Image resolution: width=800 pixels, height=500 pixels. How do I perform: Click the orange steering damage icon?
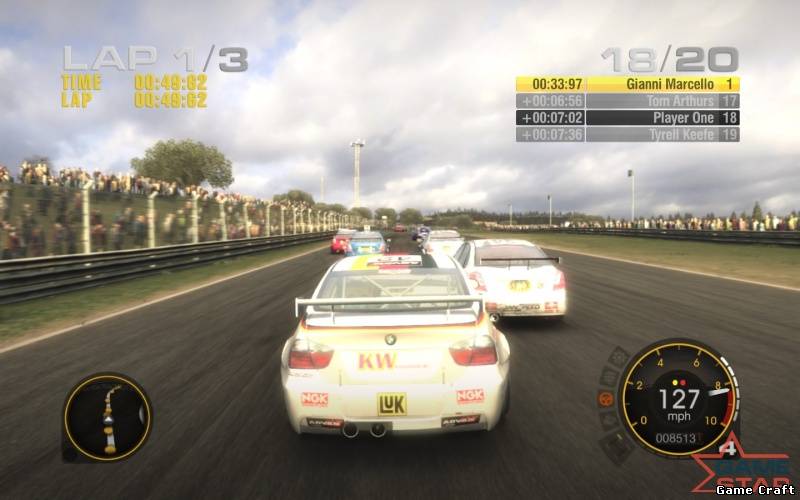point(606,398)
